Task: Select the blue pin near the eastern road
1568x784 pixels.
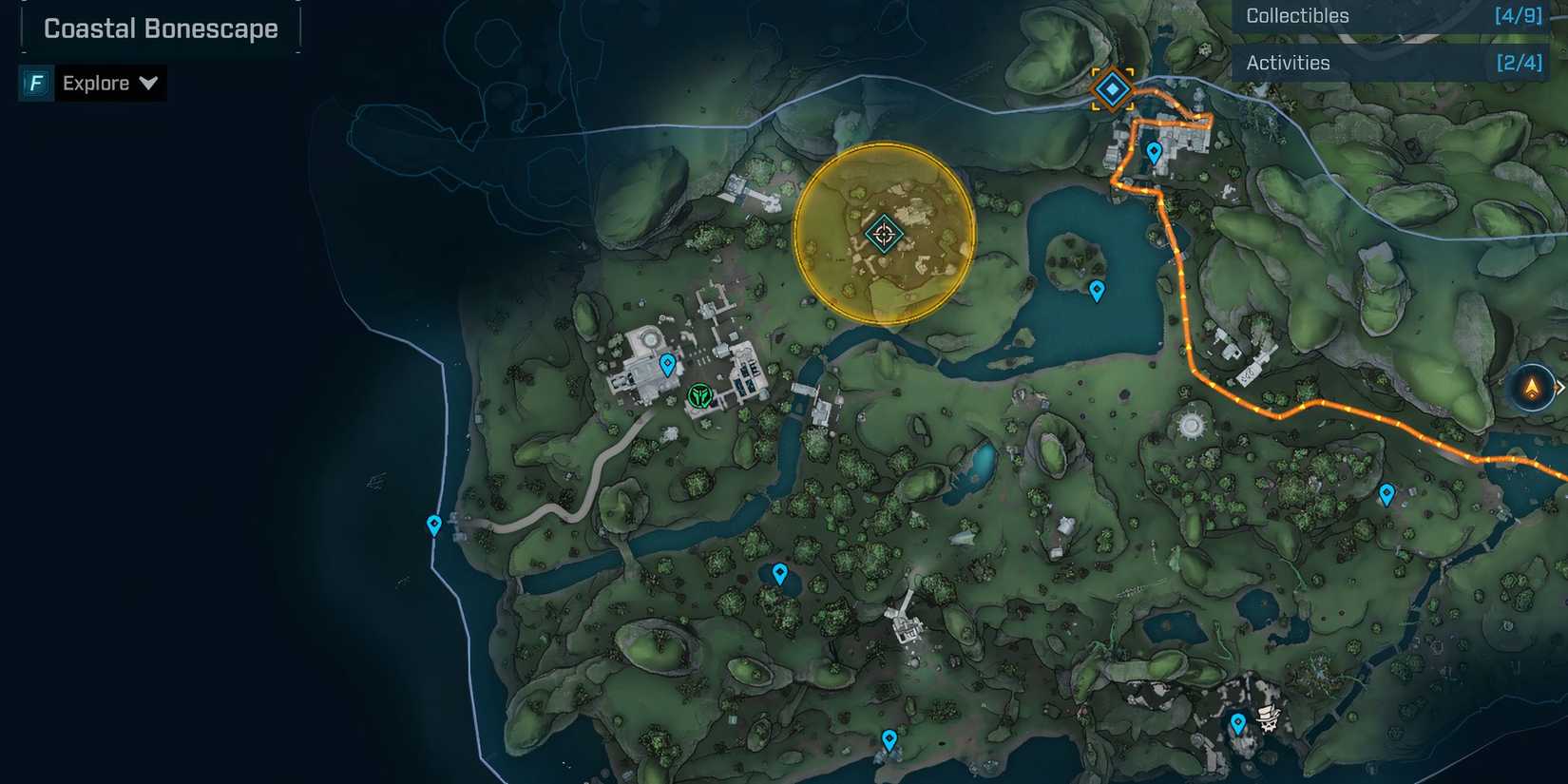Action: point(1387,492)
